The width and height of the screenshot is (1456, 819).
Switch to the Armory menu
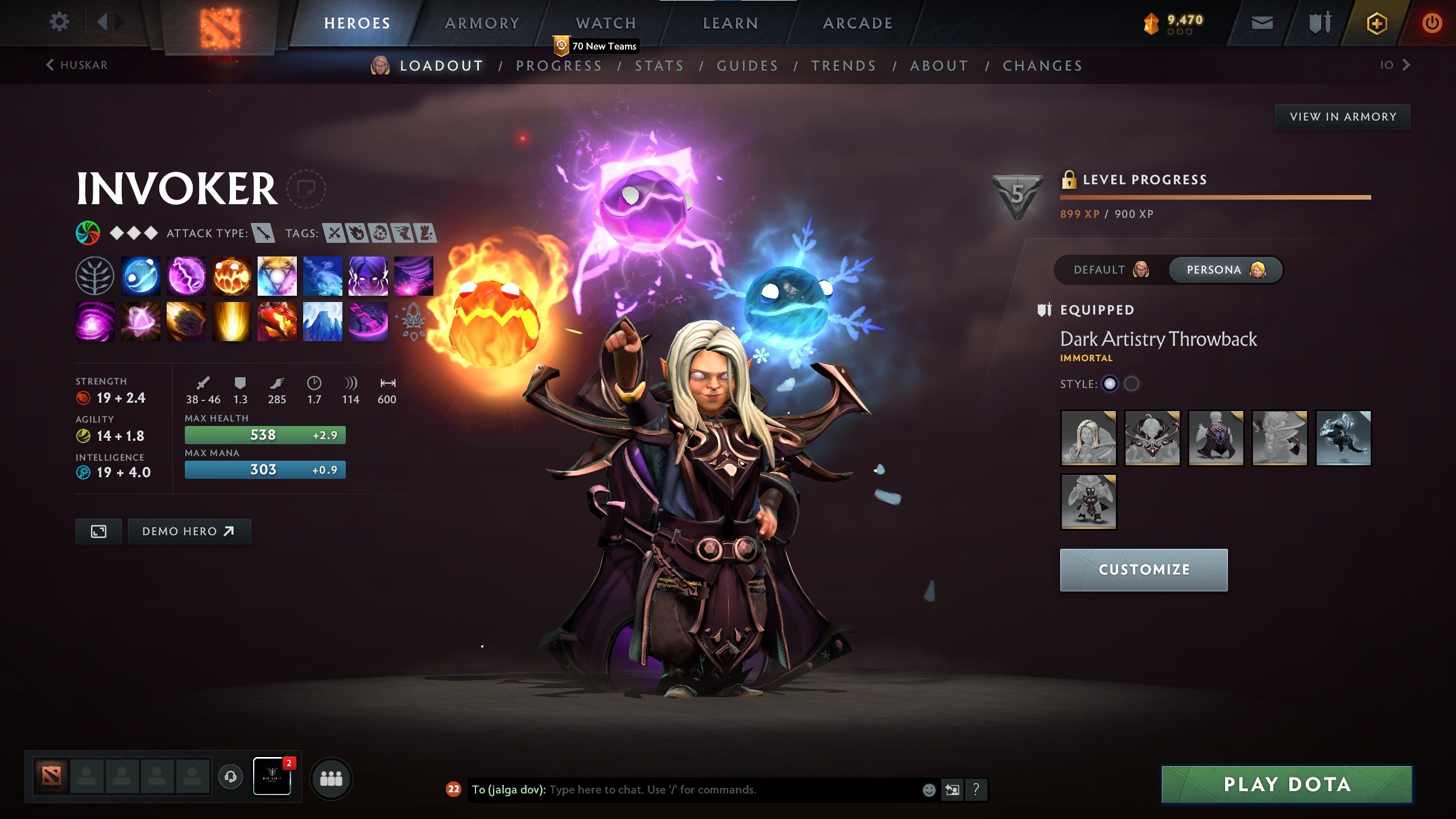click(x=481, y=23)
